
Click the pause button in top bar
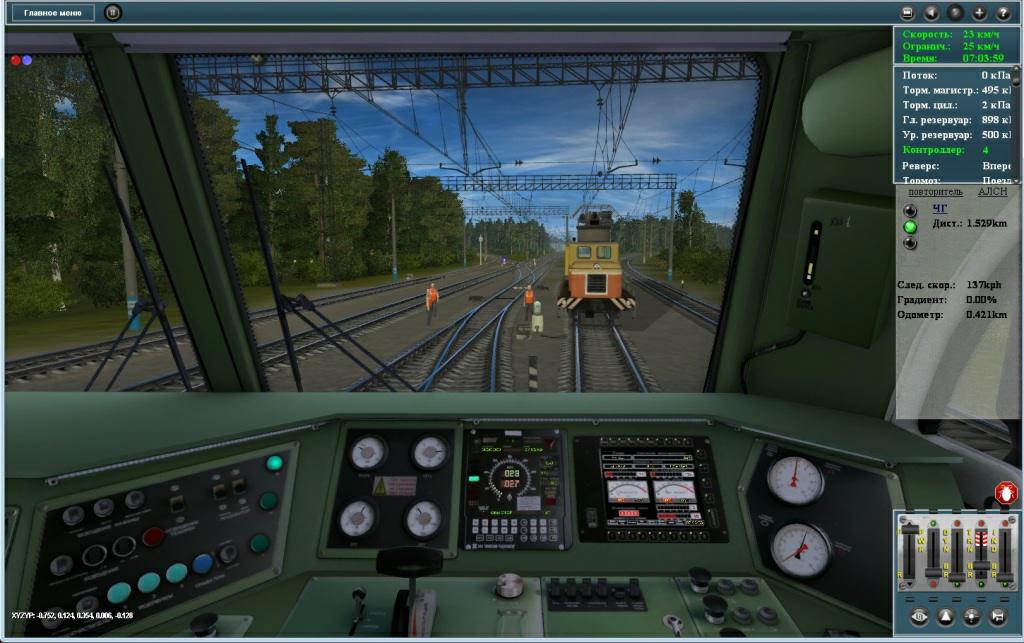click(113, 13)
